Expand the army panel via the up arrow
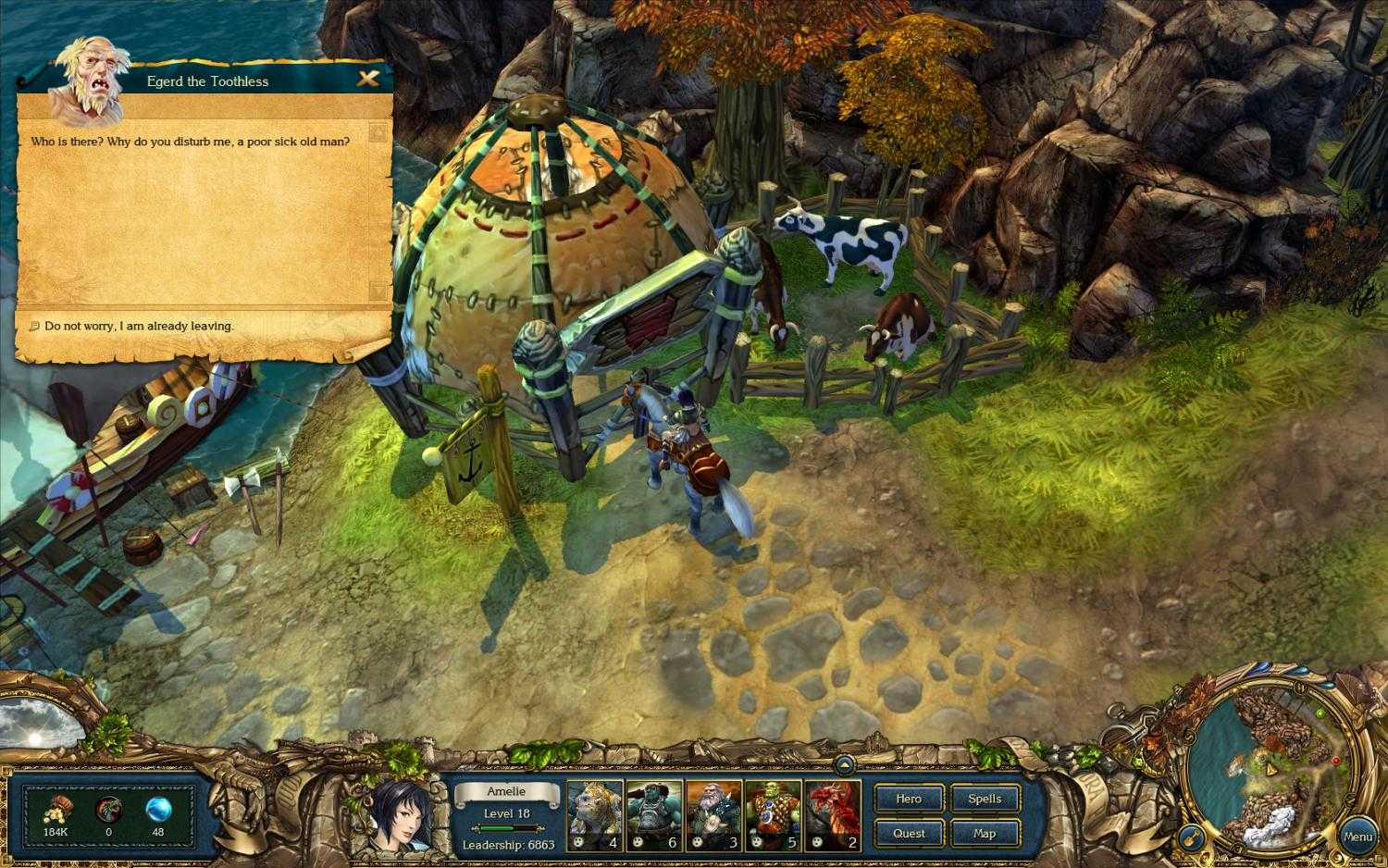 (x=846, y=766)
